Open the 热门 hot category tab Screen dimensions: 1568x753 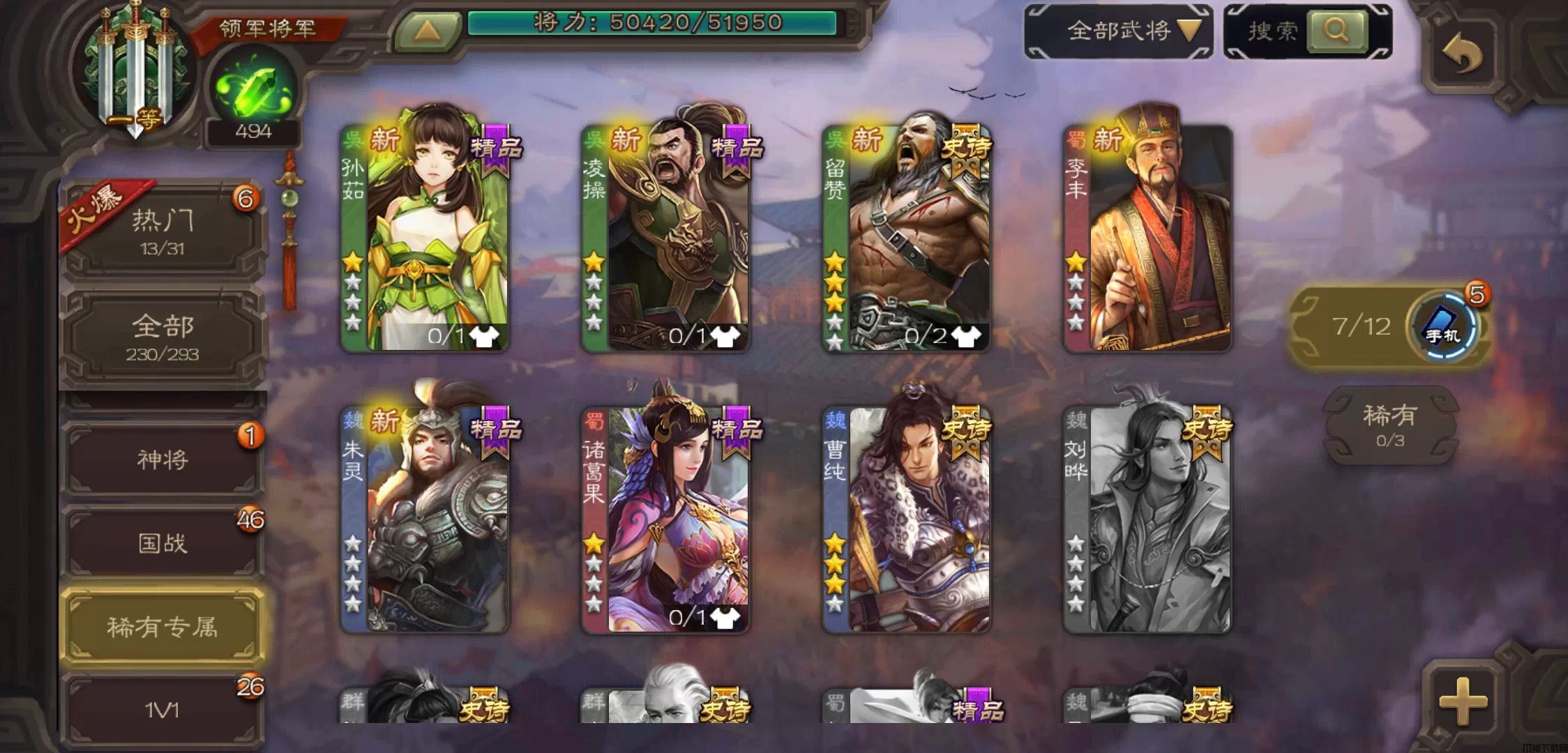pyautogui.click(x=163, y=230)
